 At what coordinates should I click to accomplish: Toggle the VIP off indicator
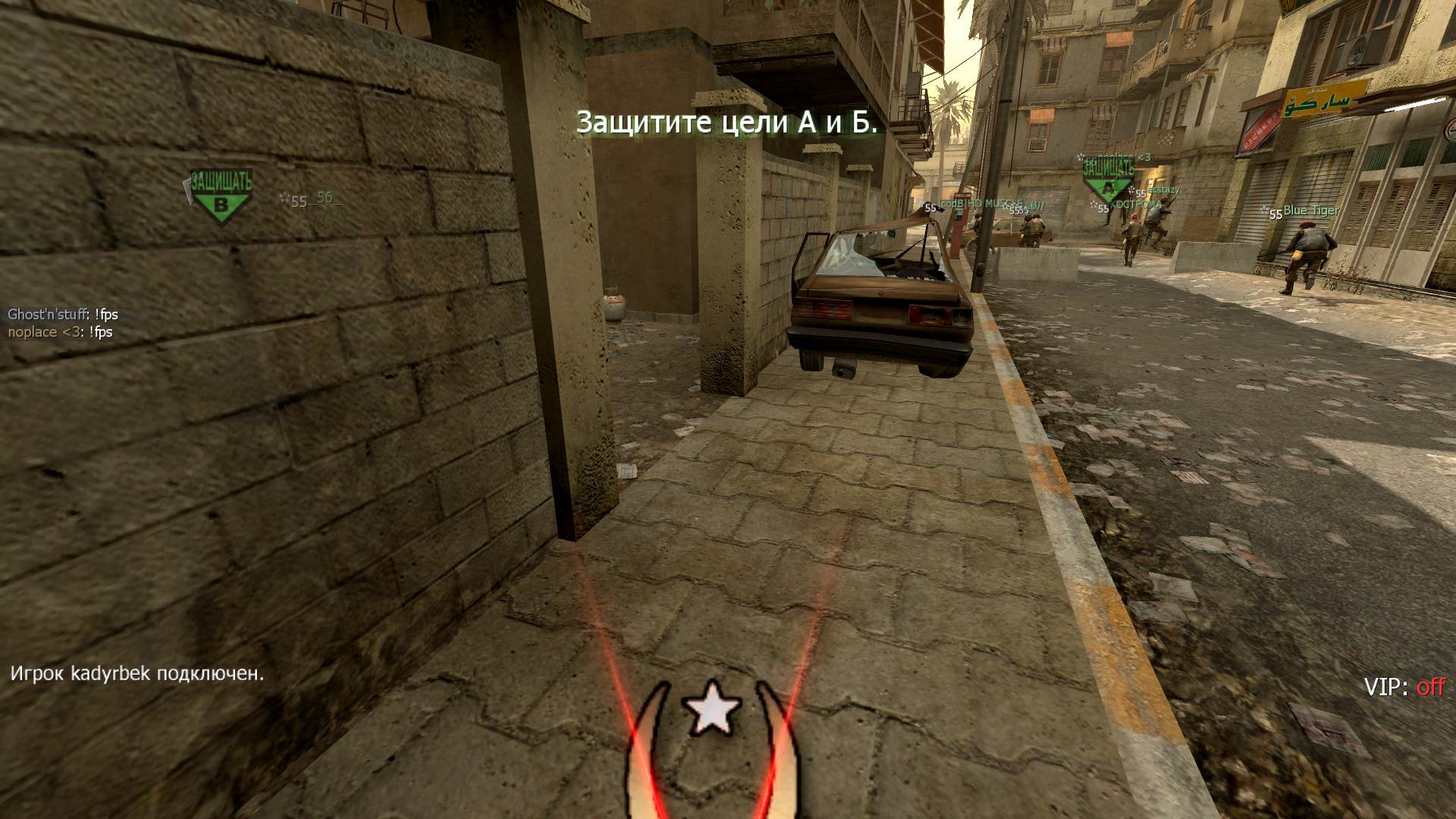1404,687
